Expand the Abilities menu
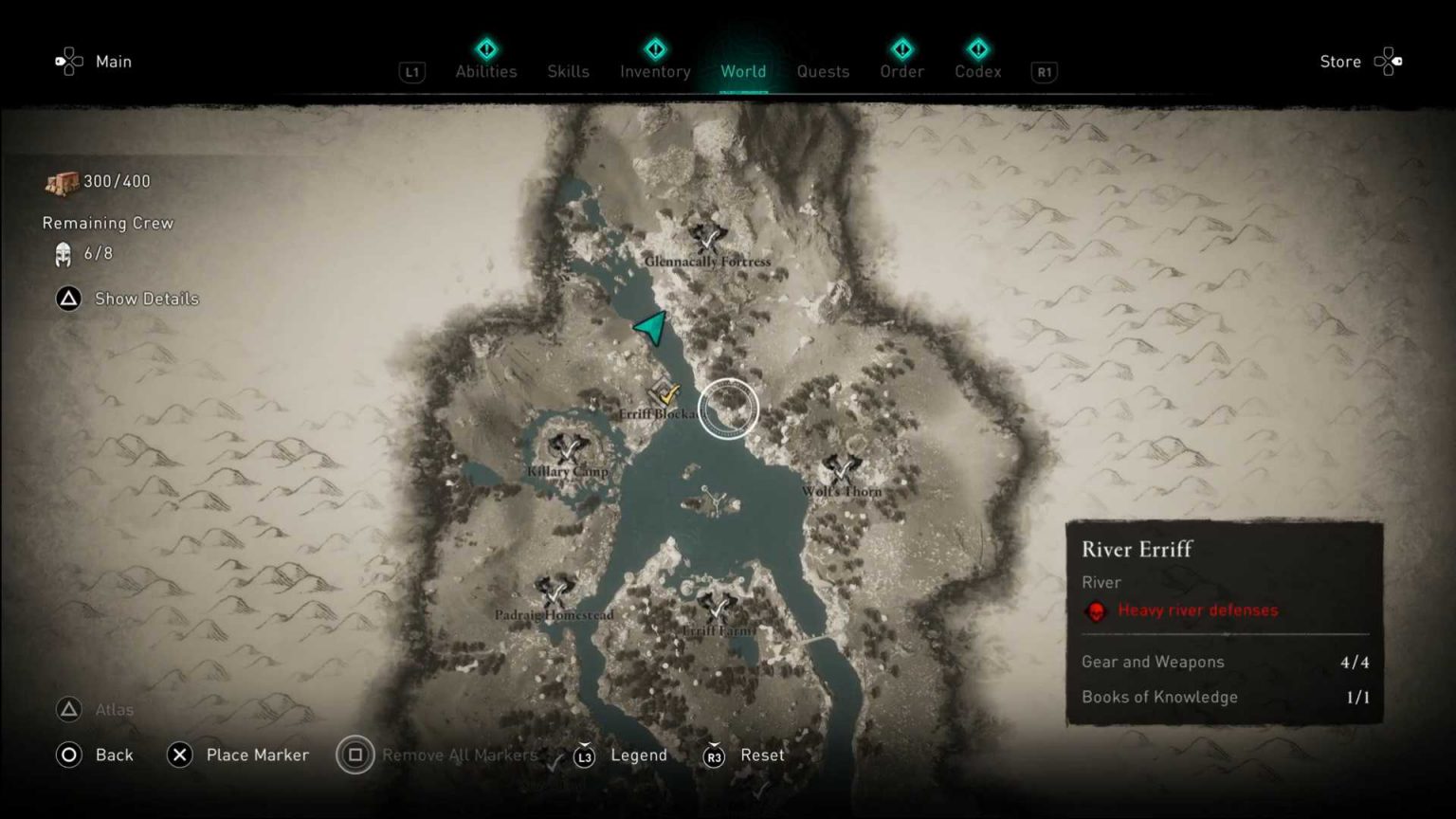Screen dimensions: 1456x819 point(486,71)
